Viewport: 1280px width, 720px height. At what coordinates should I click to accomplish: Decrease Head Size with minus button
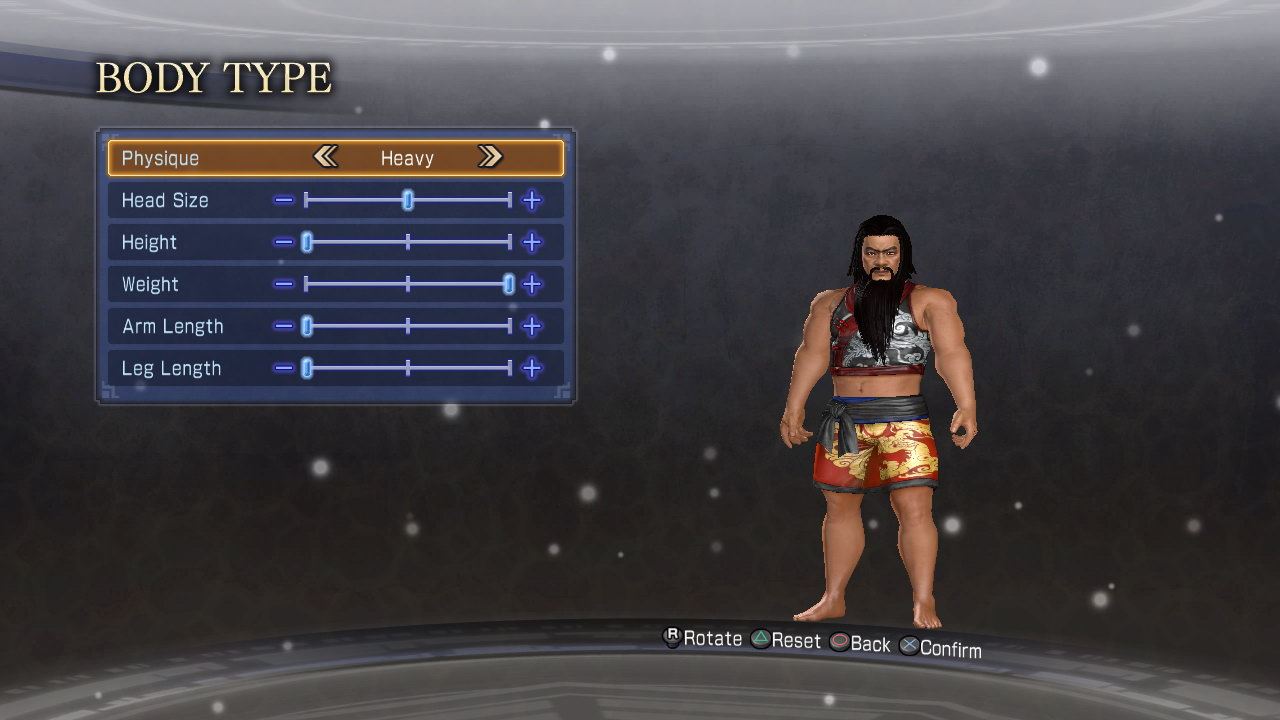(284, 200)
